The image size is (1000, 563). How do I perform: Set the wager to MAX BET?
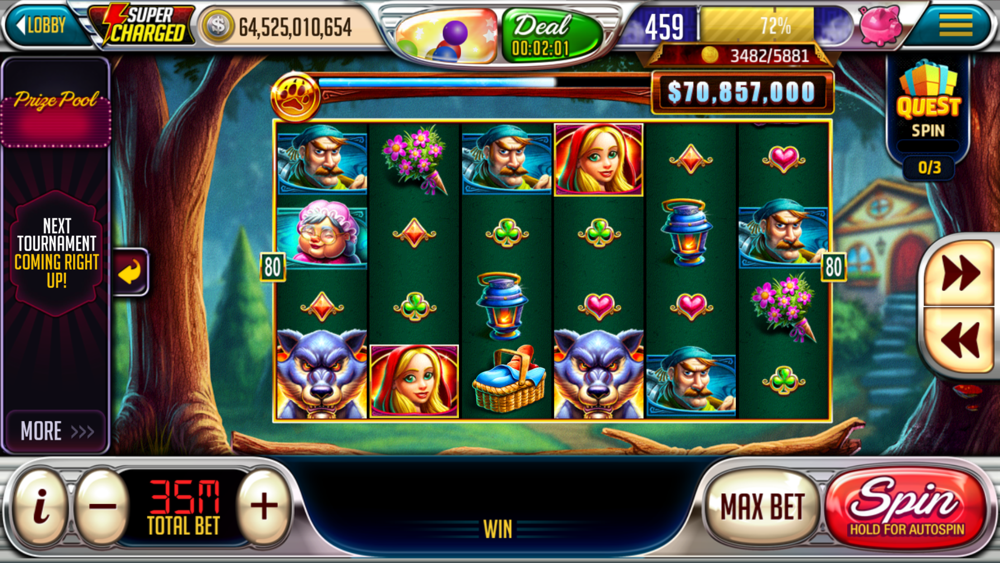[x=762, y=506]
